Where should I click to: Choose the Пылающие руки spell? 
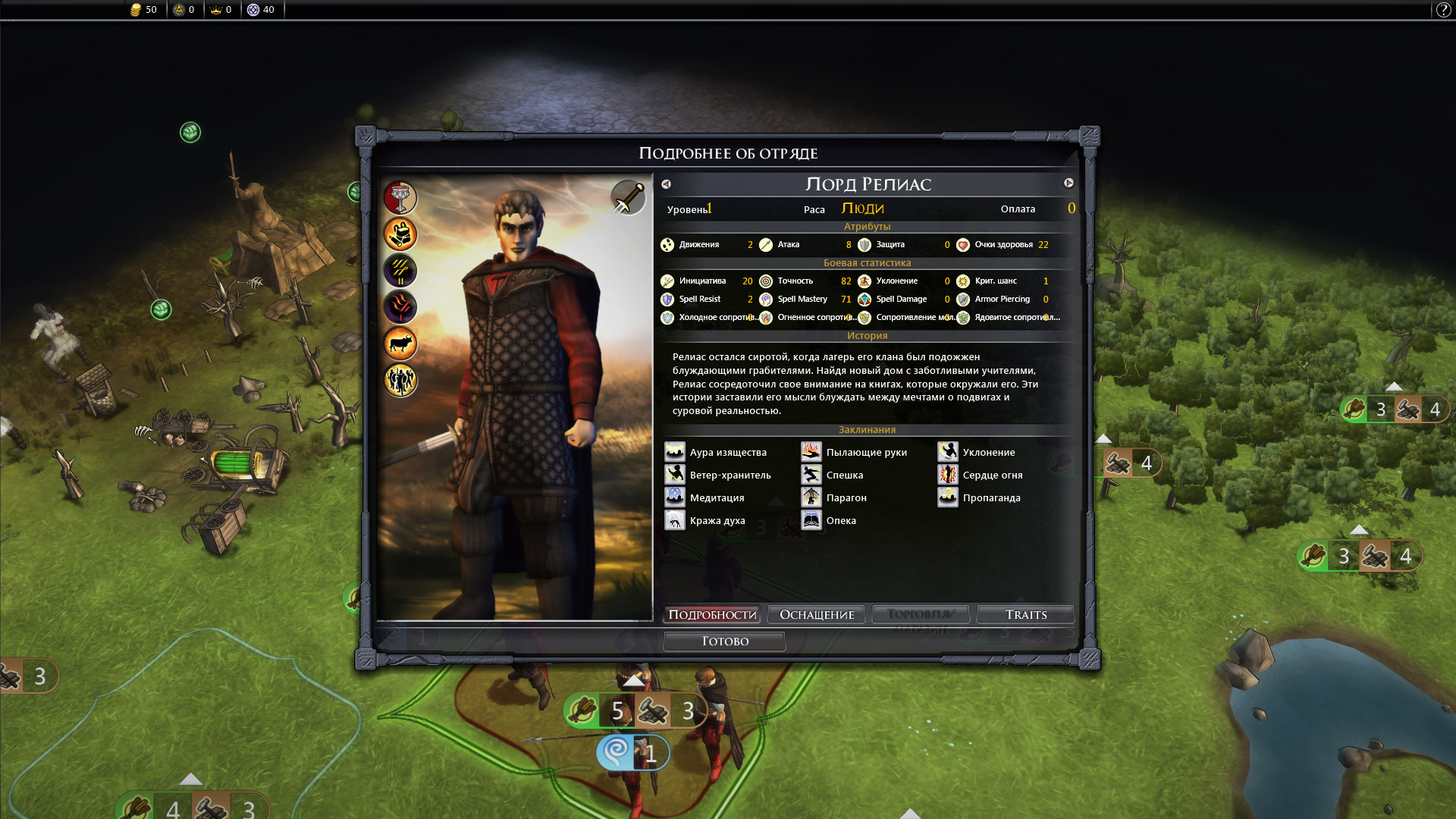tap(855, 453)
